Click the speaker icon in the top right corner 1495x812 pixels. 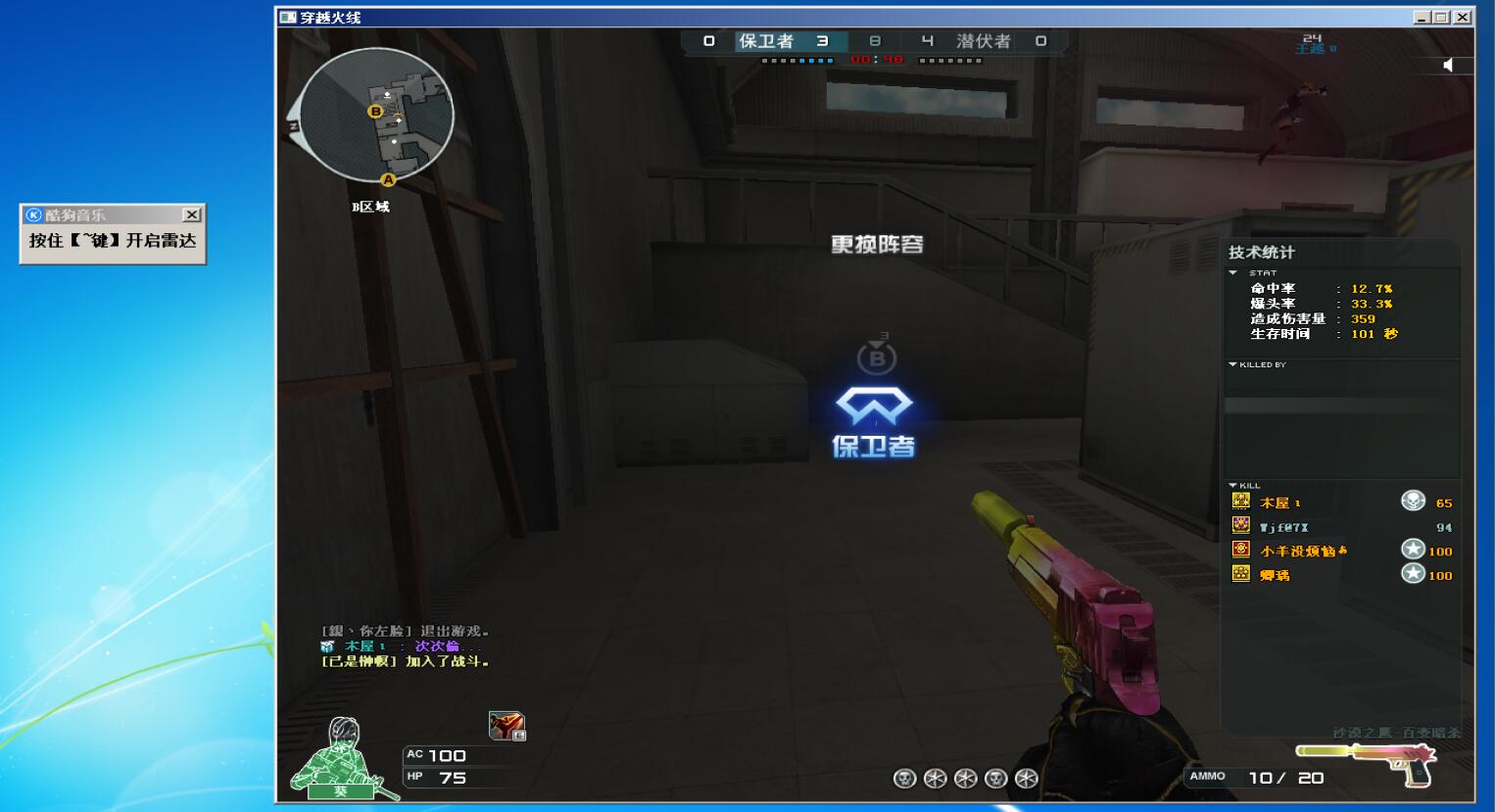[x=1450, y=65]
